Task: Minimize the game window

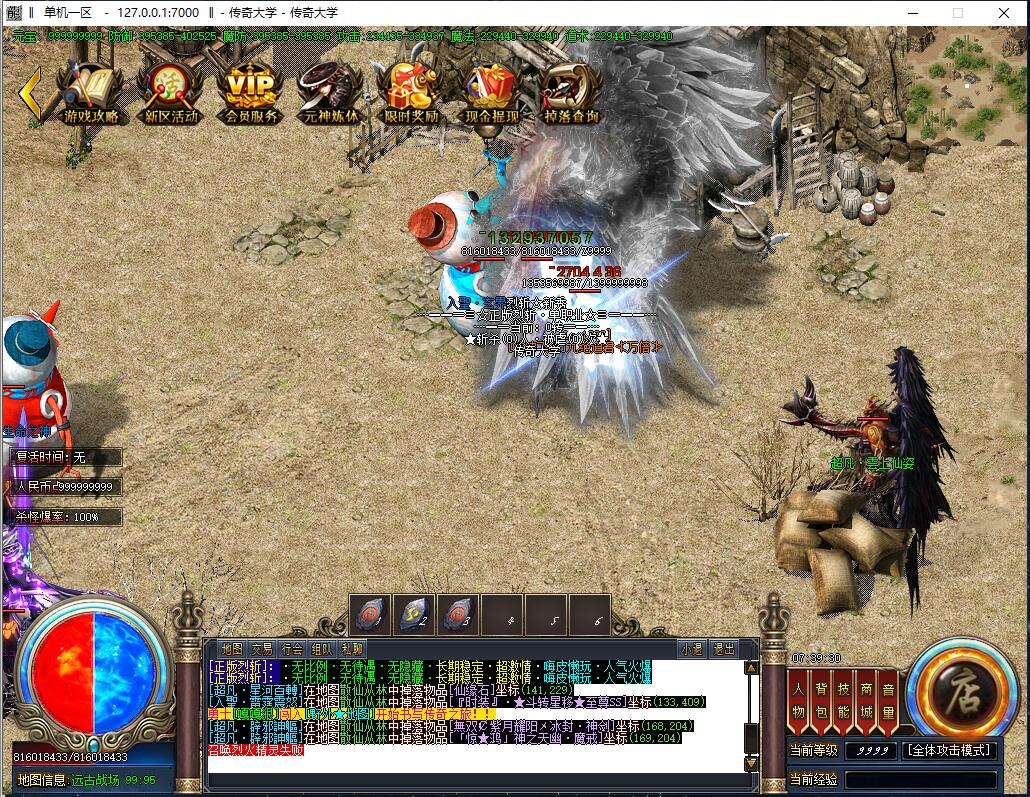Action: [914, 13]
